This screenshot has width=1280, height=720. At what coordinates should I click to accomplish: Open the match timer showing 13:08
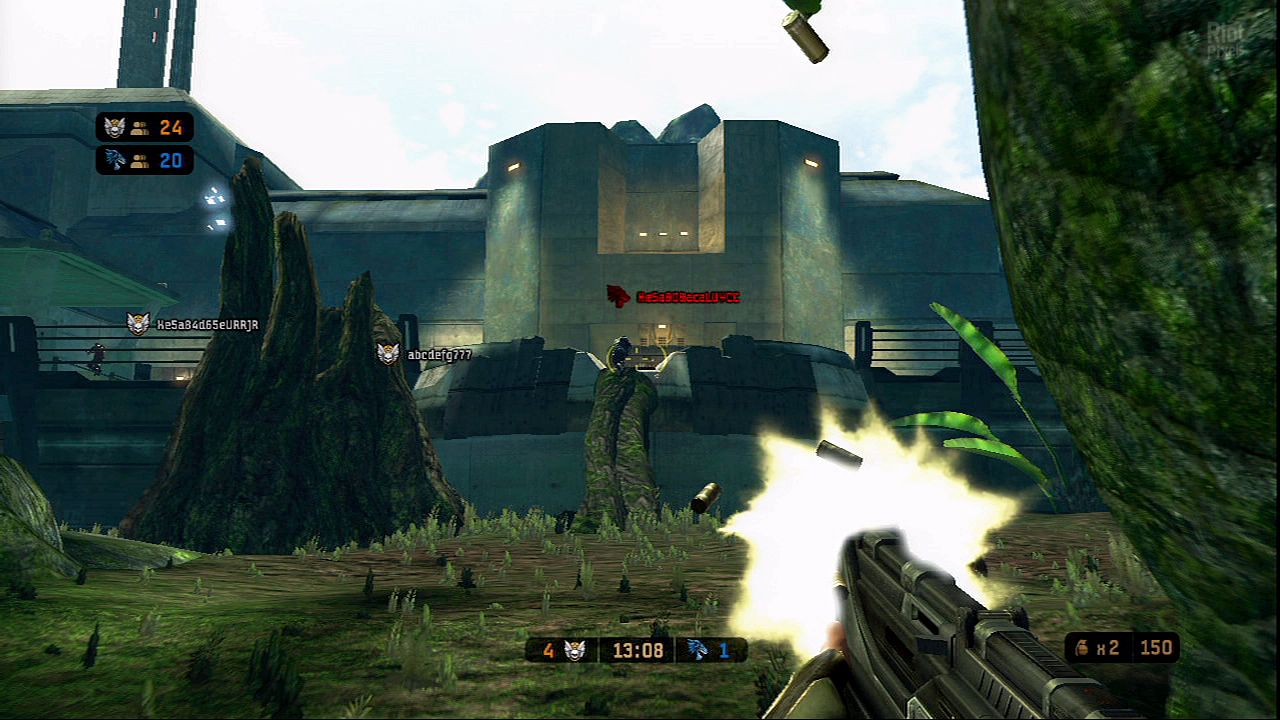pyautogui.click(x=637, y=650)
